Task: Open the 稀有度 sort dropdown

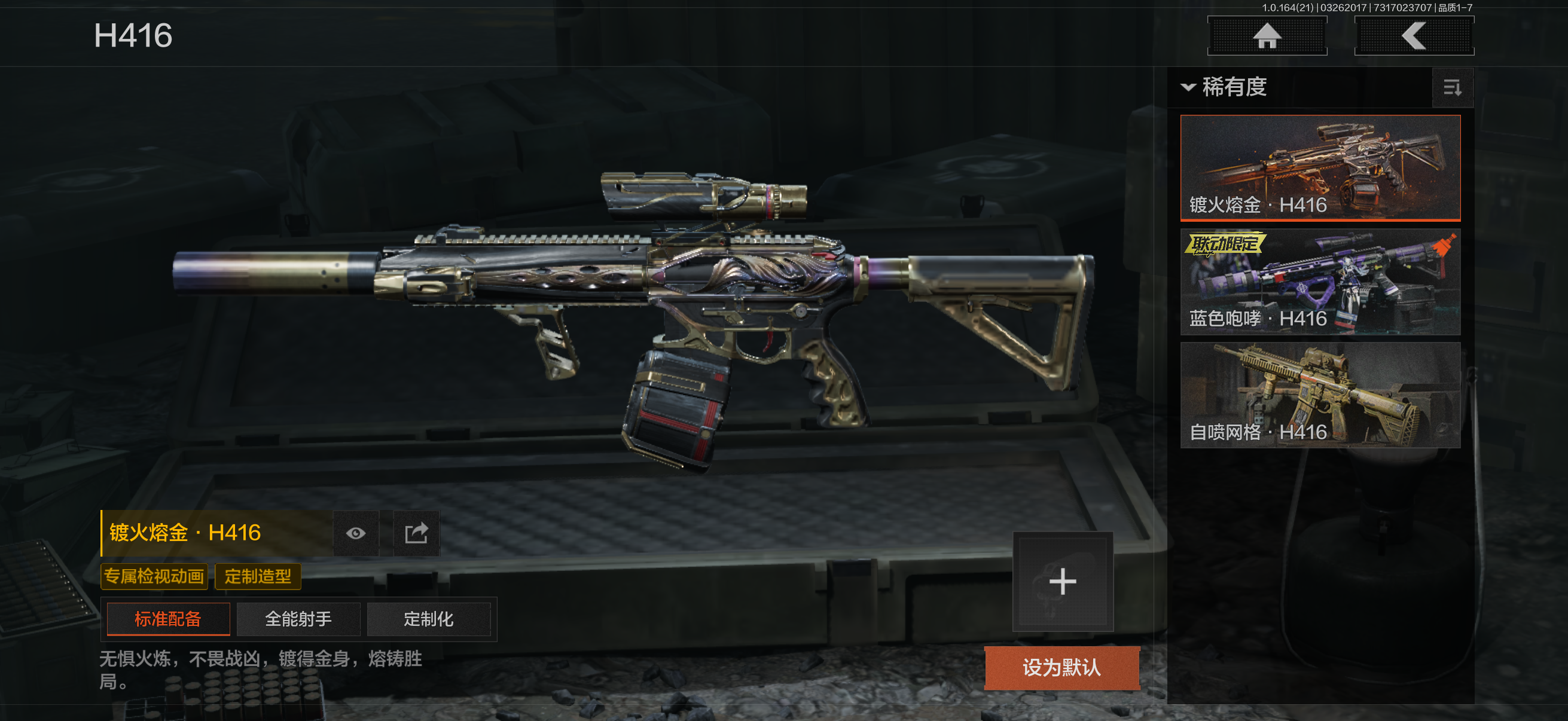Action: pyautogui.click(x=1225, y=87)
